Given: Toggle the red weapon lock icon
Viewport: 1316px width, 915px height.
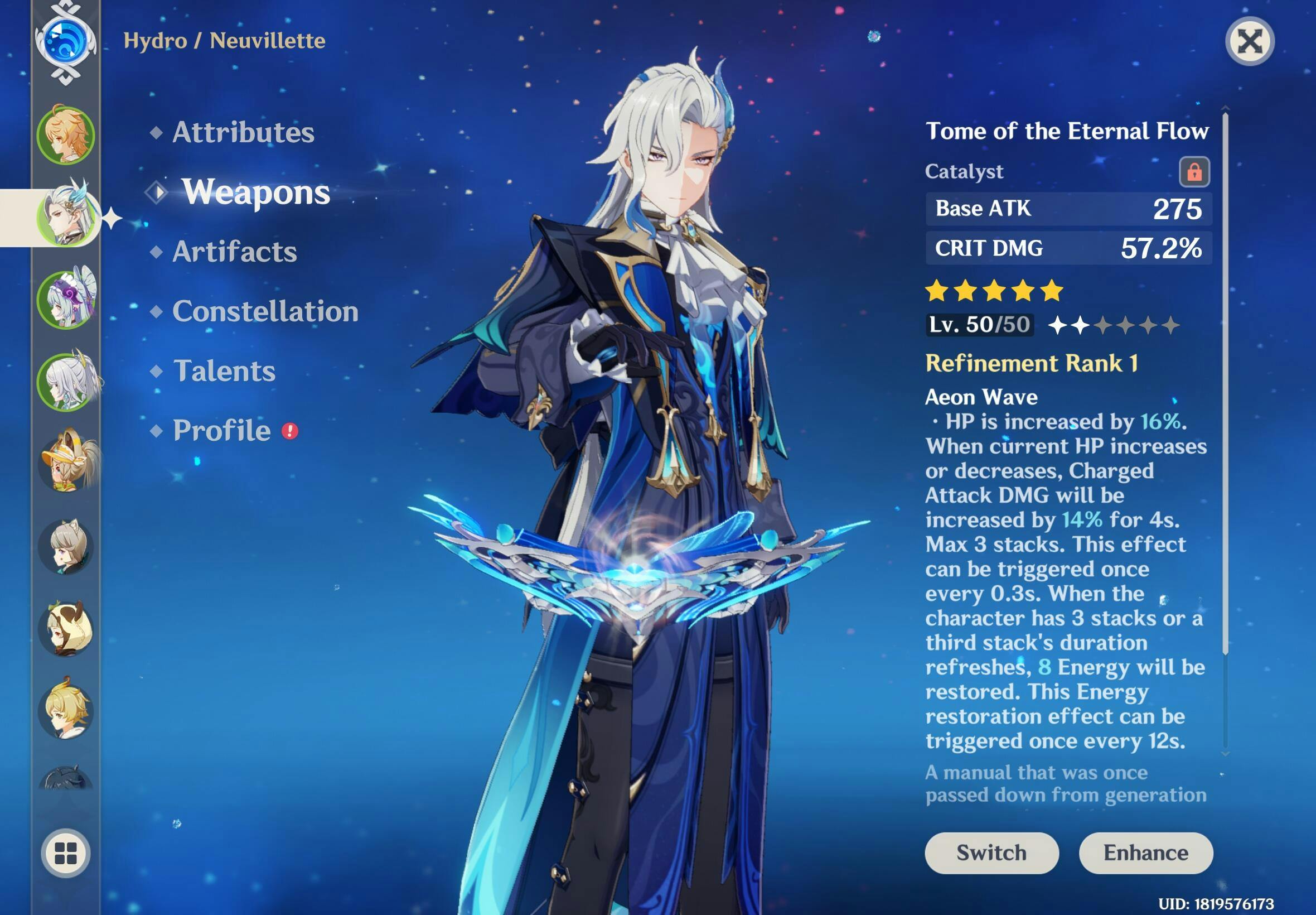Looking at the screenshot, I should (1194, 171).
